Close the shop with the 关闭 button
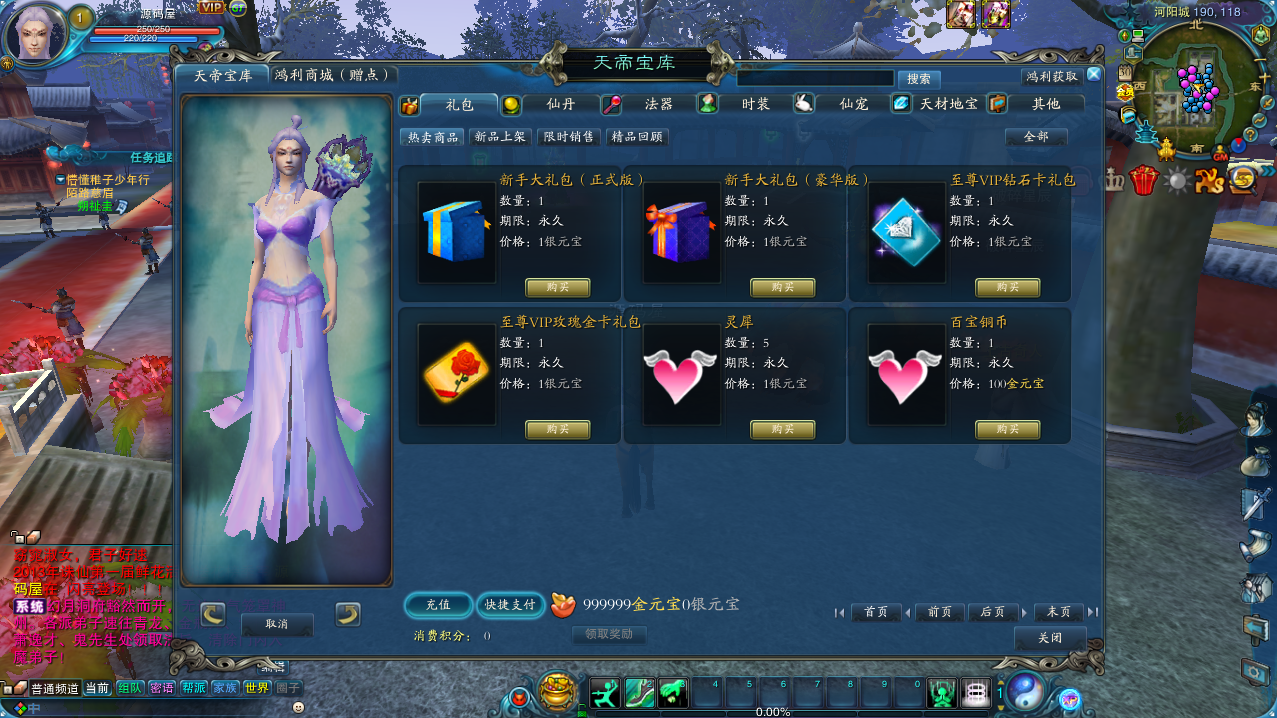Screen dimensions: 1277x718 click(1049, 638)
